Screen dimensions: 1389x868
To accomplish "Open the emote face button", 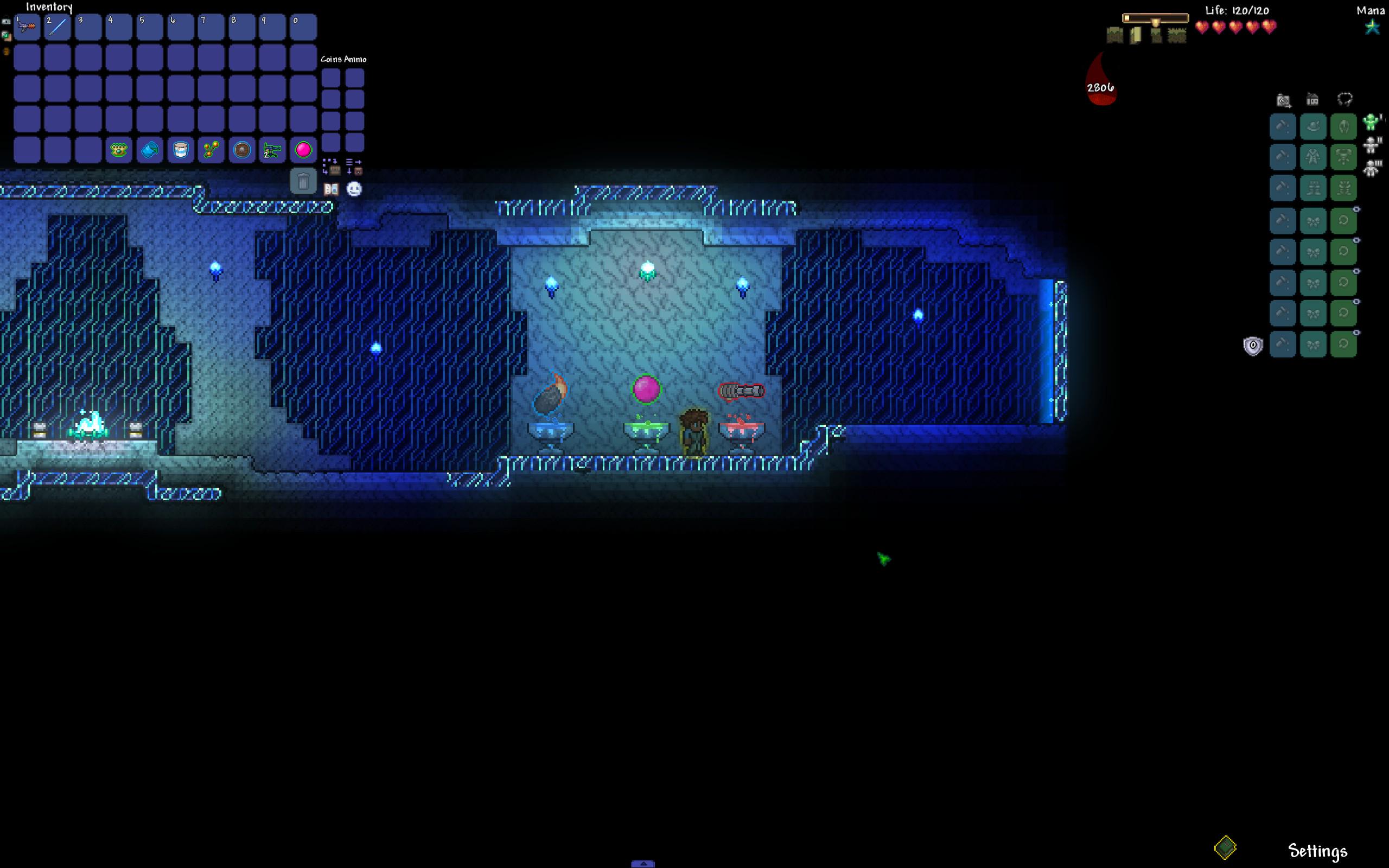I will coord(354,189).
